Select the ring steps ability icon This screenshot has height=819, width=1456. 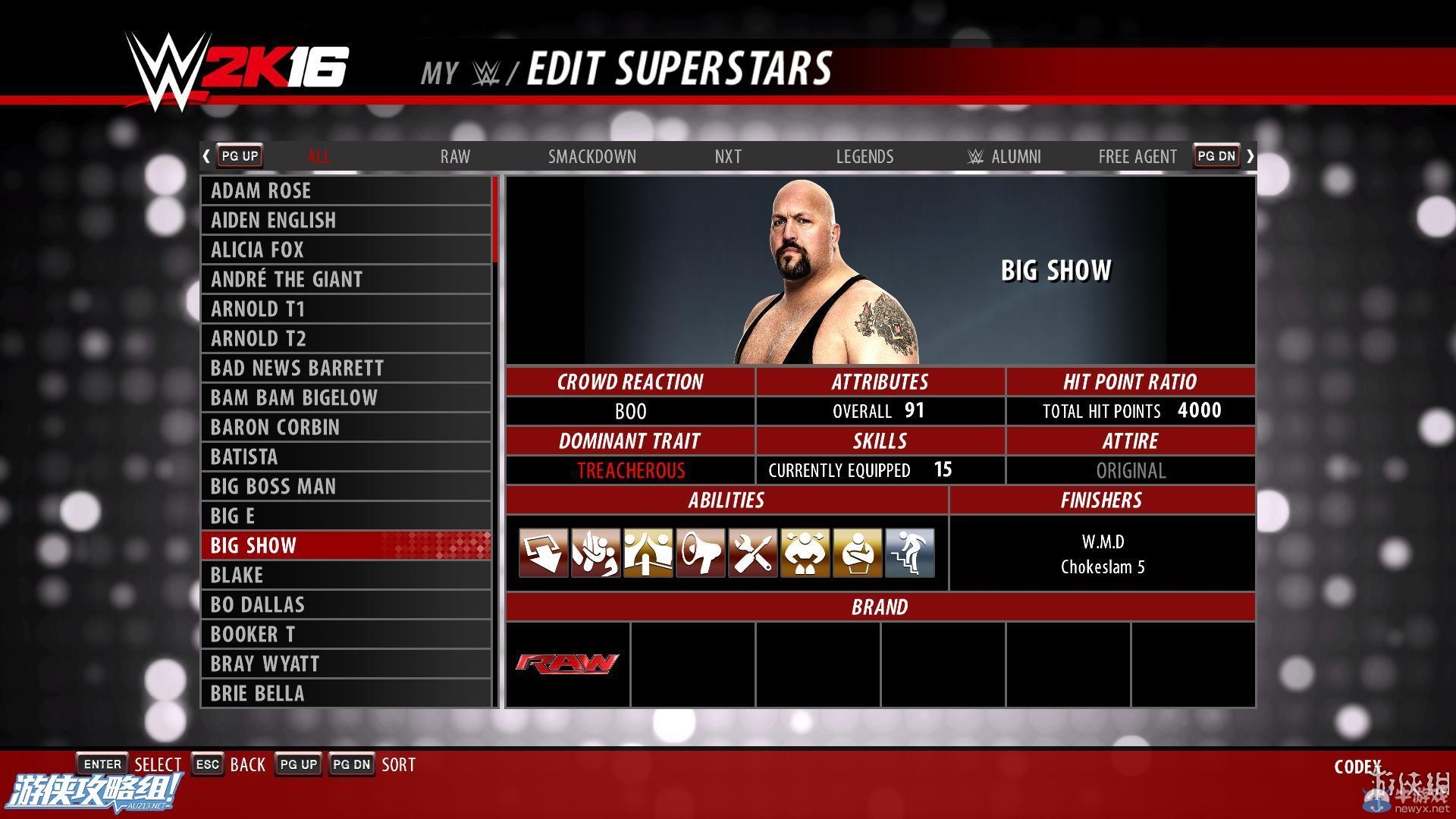[x=910, y=552]
